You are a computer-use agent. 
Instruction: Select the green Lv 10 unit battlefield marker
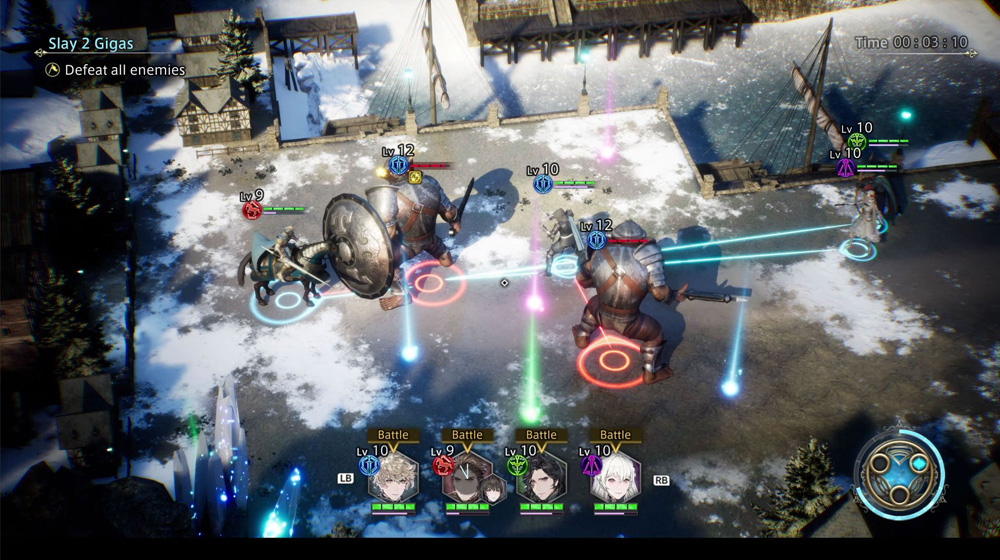pyautogui.click(x=856, y=142)
